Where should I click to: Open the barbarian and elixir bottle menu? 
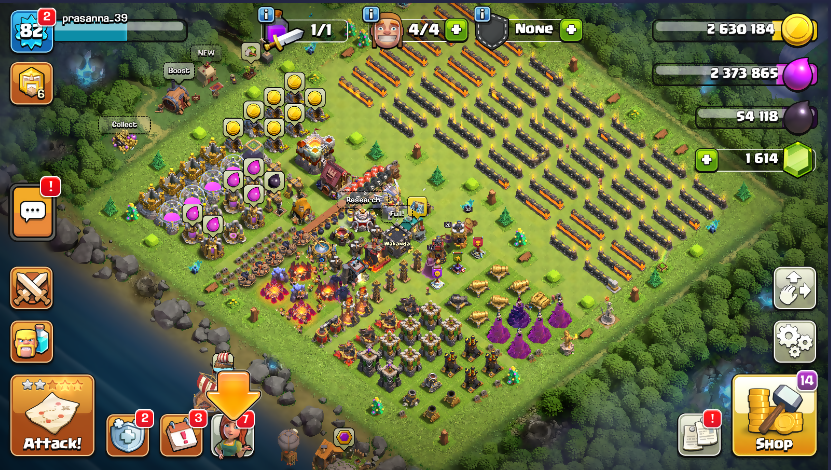point(31,341)
